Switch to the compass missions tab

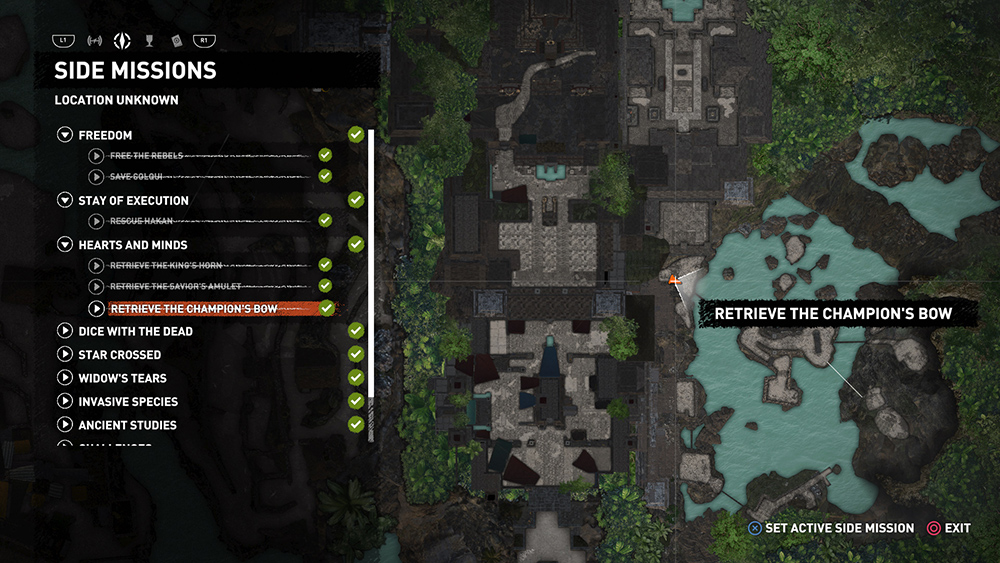(x=122, y=41)
